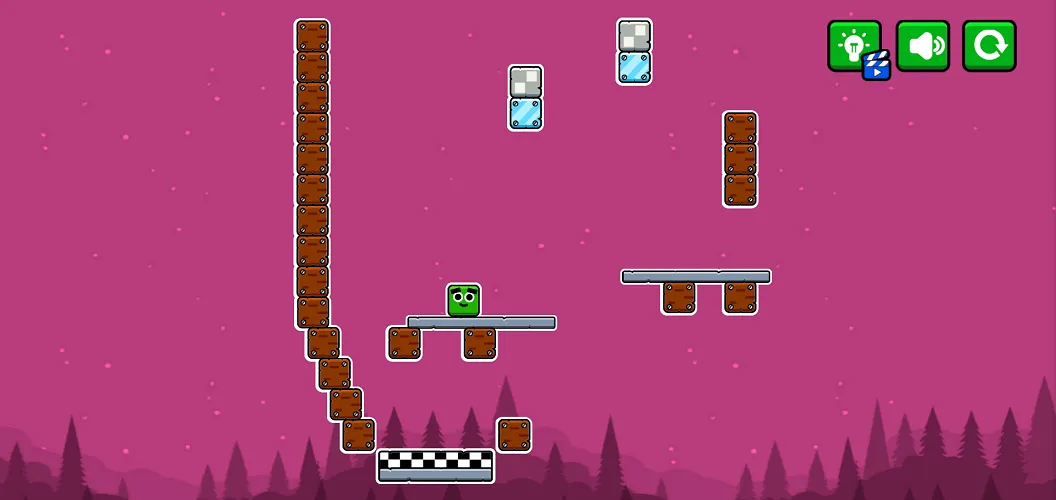Show the lightbulb video hint
1056x500 pixels.
click(x=853, y=46)
